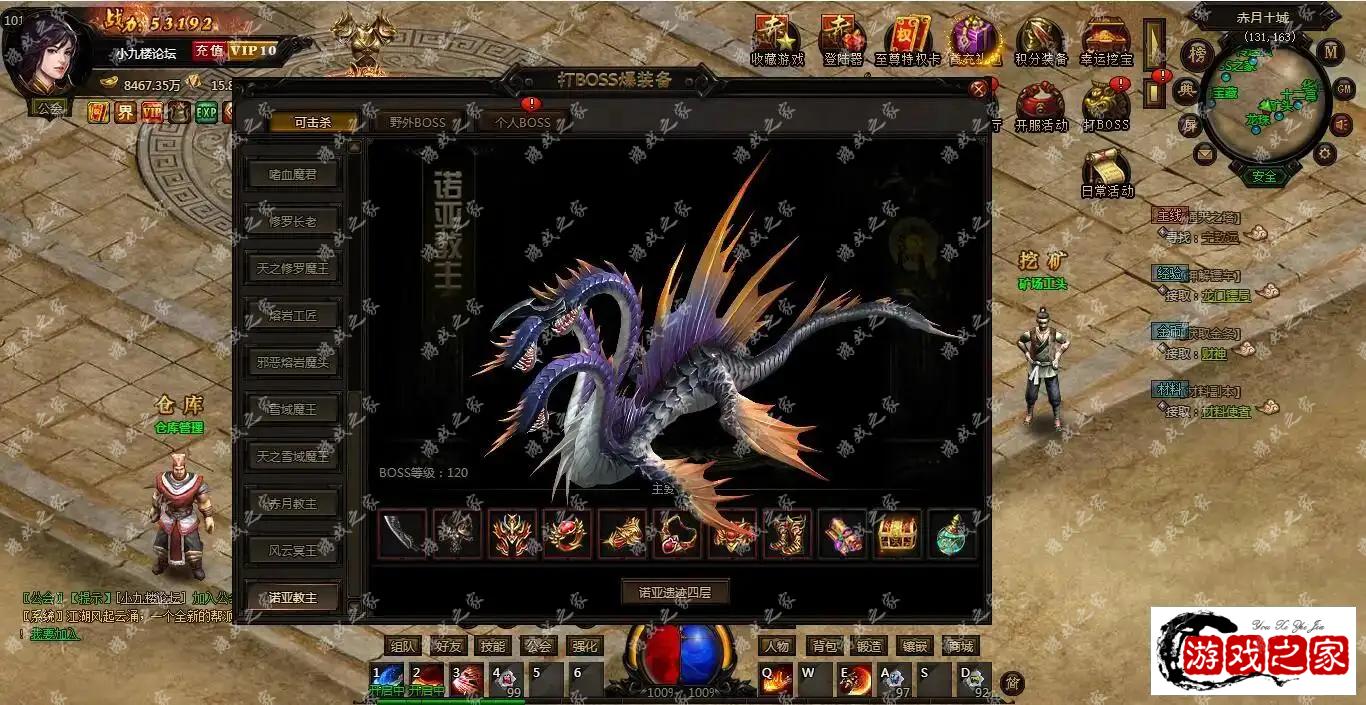Choose the 雪域魔王 boss entry
The width and height of the screenshot is (1366, 705).
(293, 410)
